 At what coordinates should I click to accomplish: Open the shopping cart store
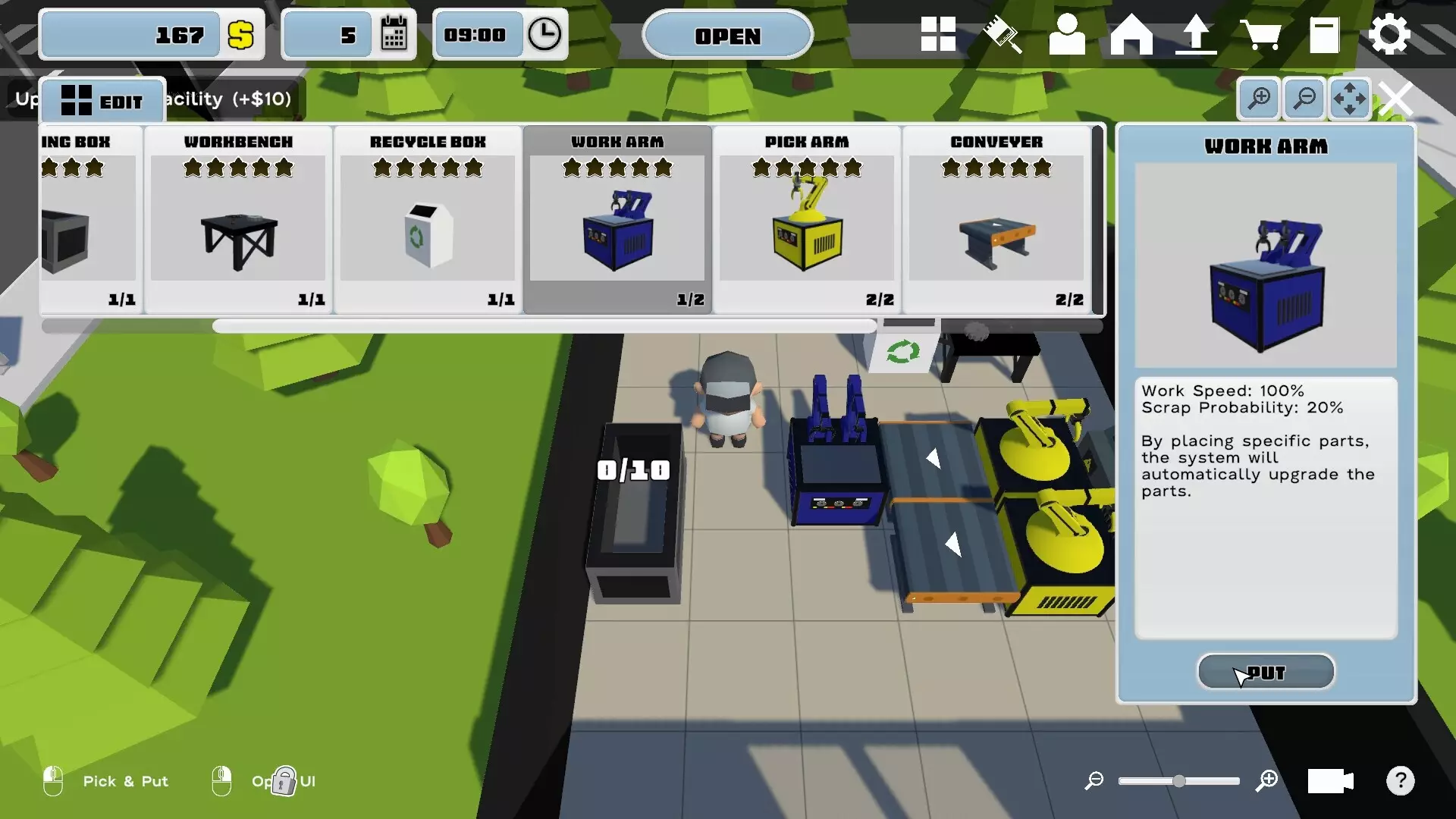pos(1260,35)
